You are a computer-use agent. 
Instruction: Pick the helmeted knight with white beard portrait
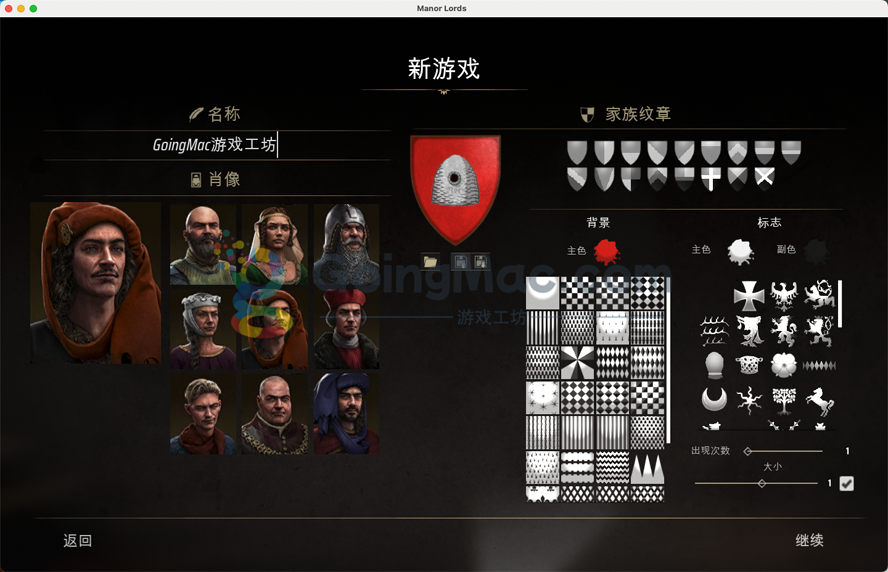pos(346,245)
